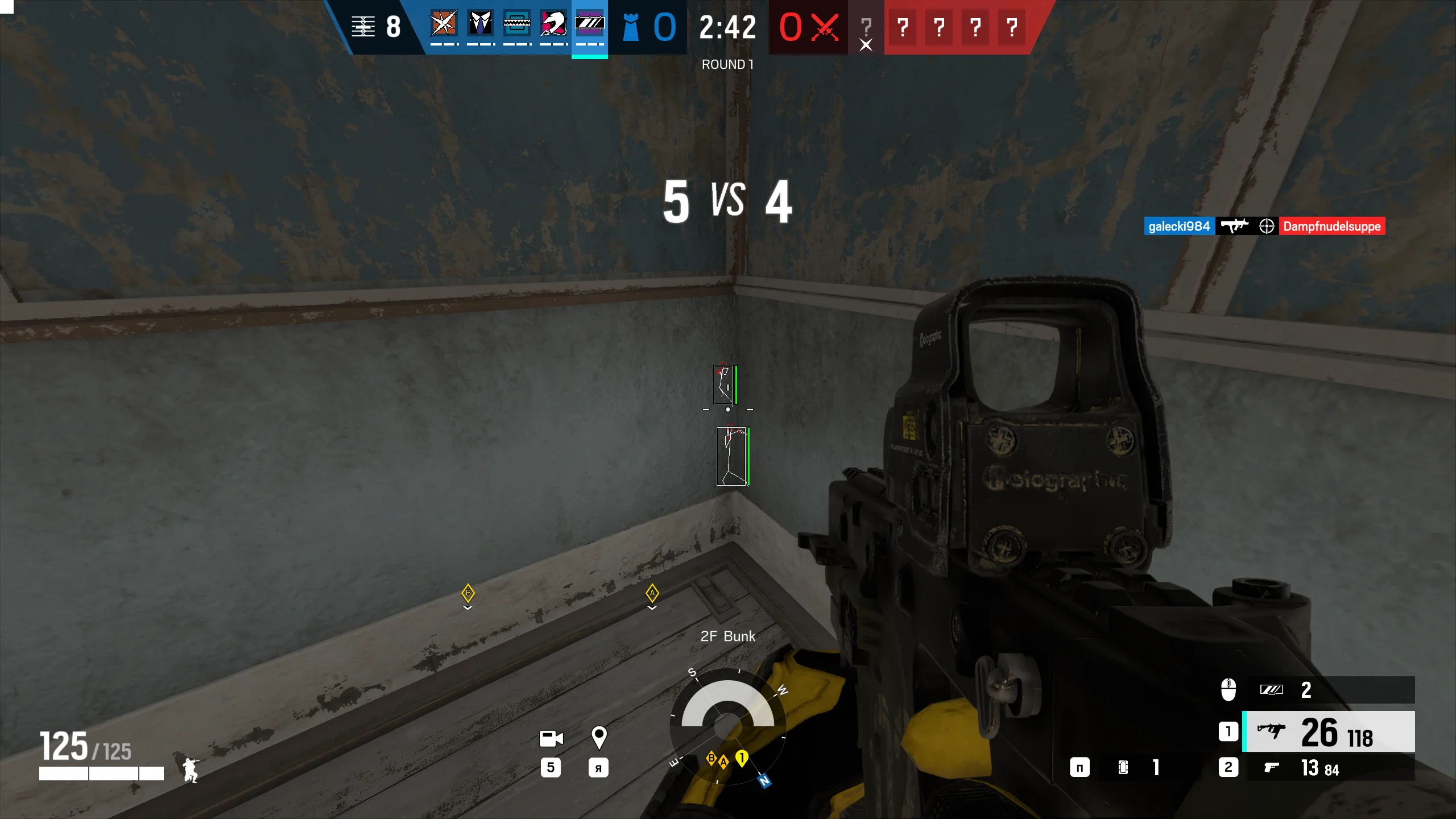Select Frost's teal trap operator icon
This screenshot has width=1456, height=819.
[x=516, y=24]
